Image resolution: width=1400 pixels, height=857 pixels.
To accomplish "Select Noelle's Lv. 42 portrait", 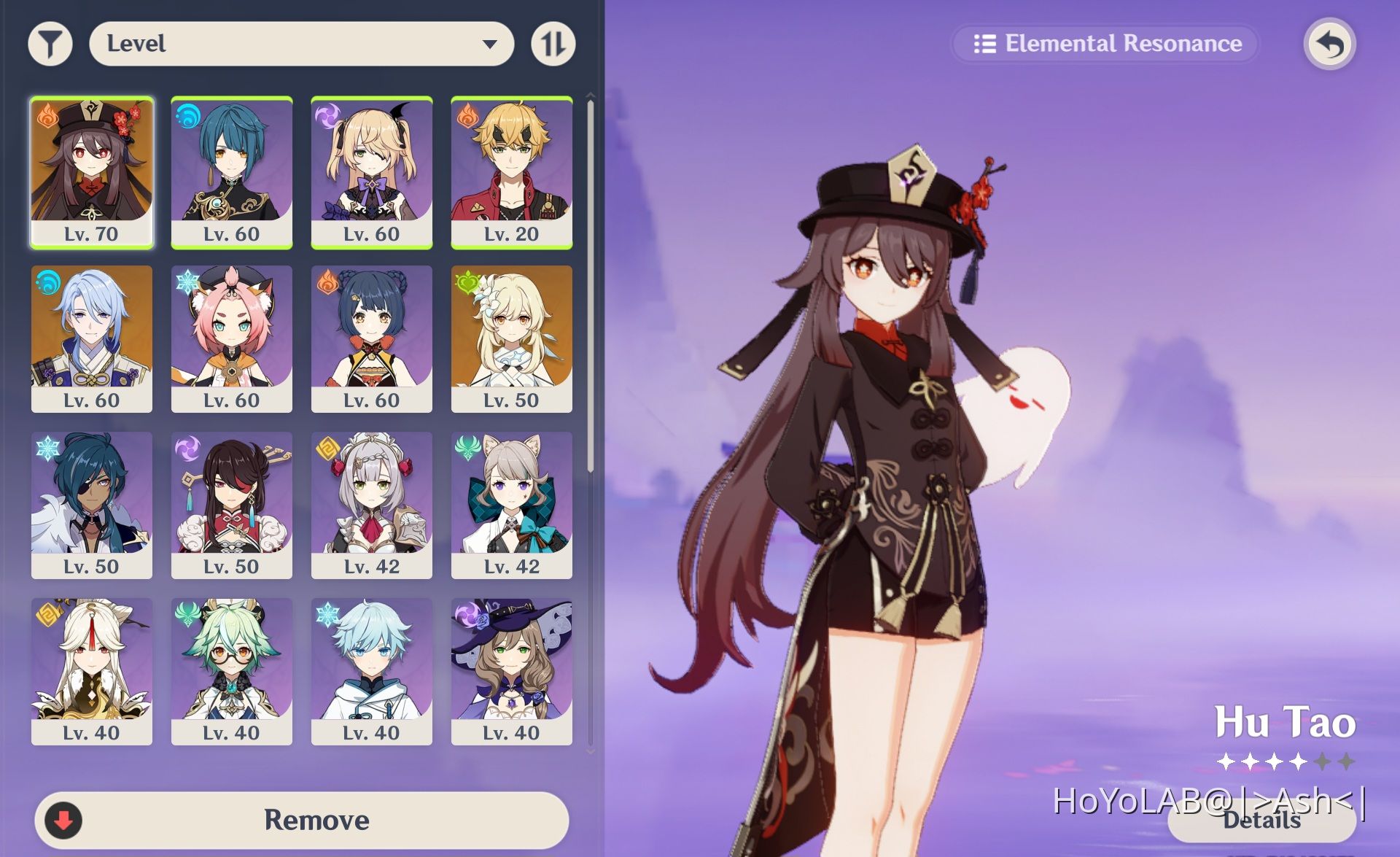I will (372, 503).
